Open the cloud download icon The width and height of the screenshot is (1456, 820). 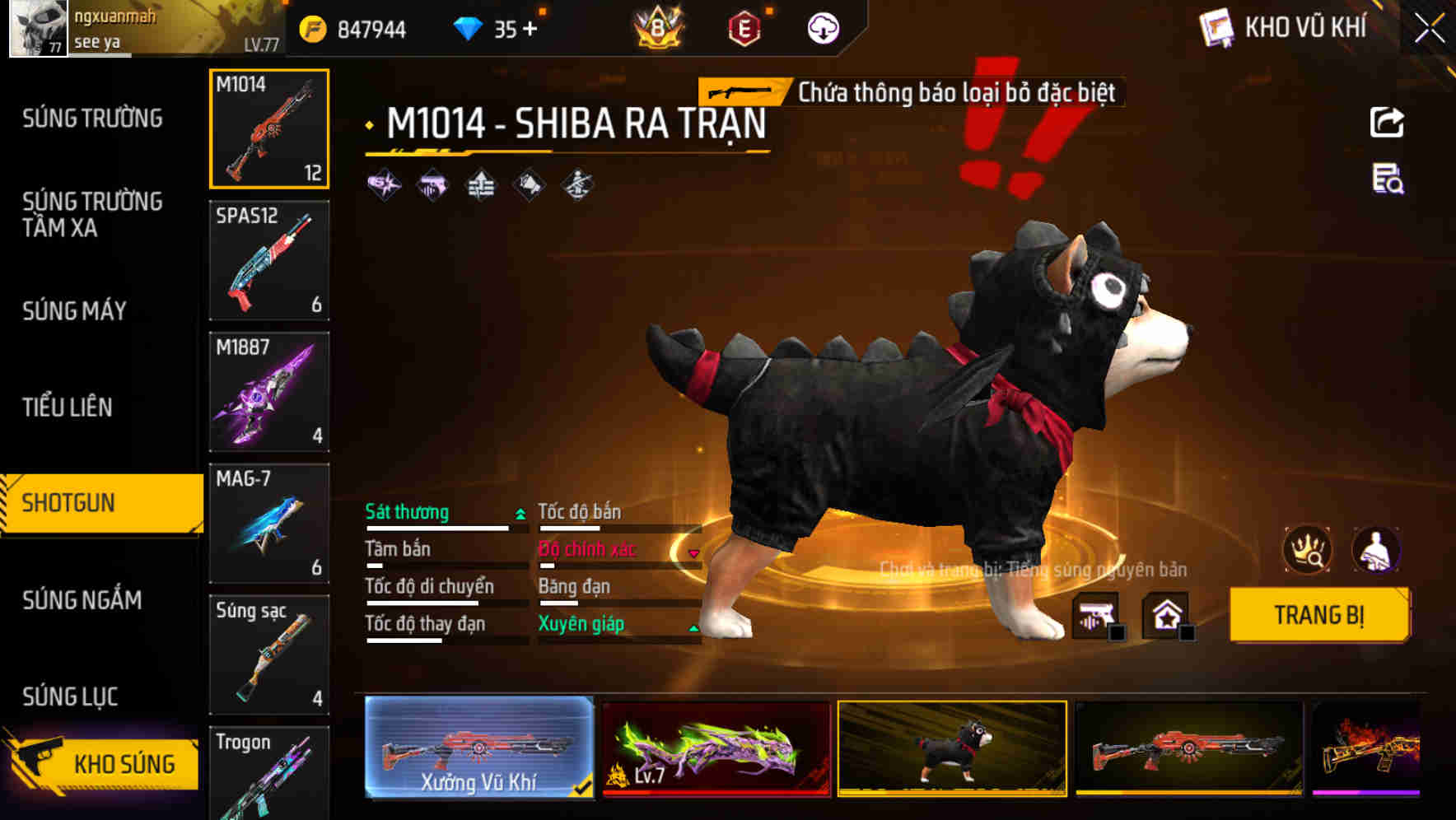(x=823, y=27)
